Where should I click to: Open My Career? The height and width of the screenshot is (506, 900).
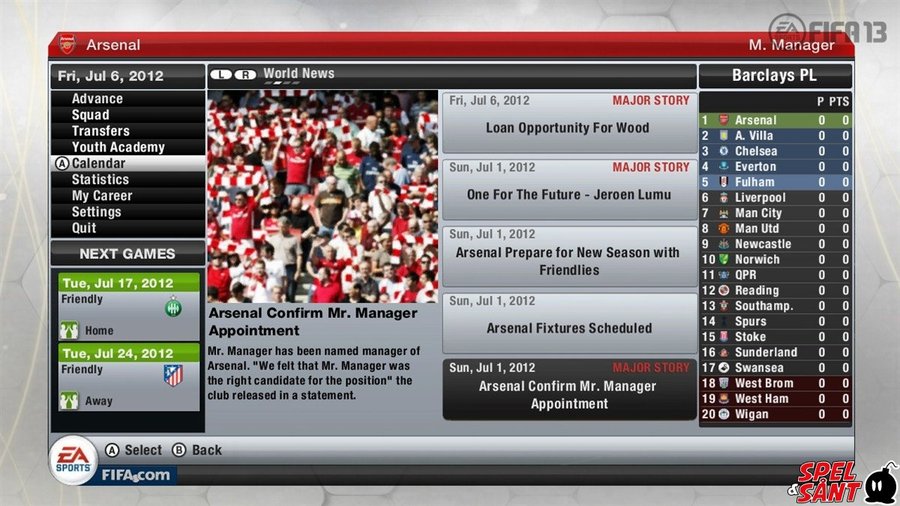point(102,196)
